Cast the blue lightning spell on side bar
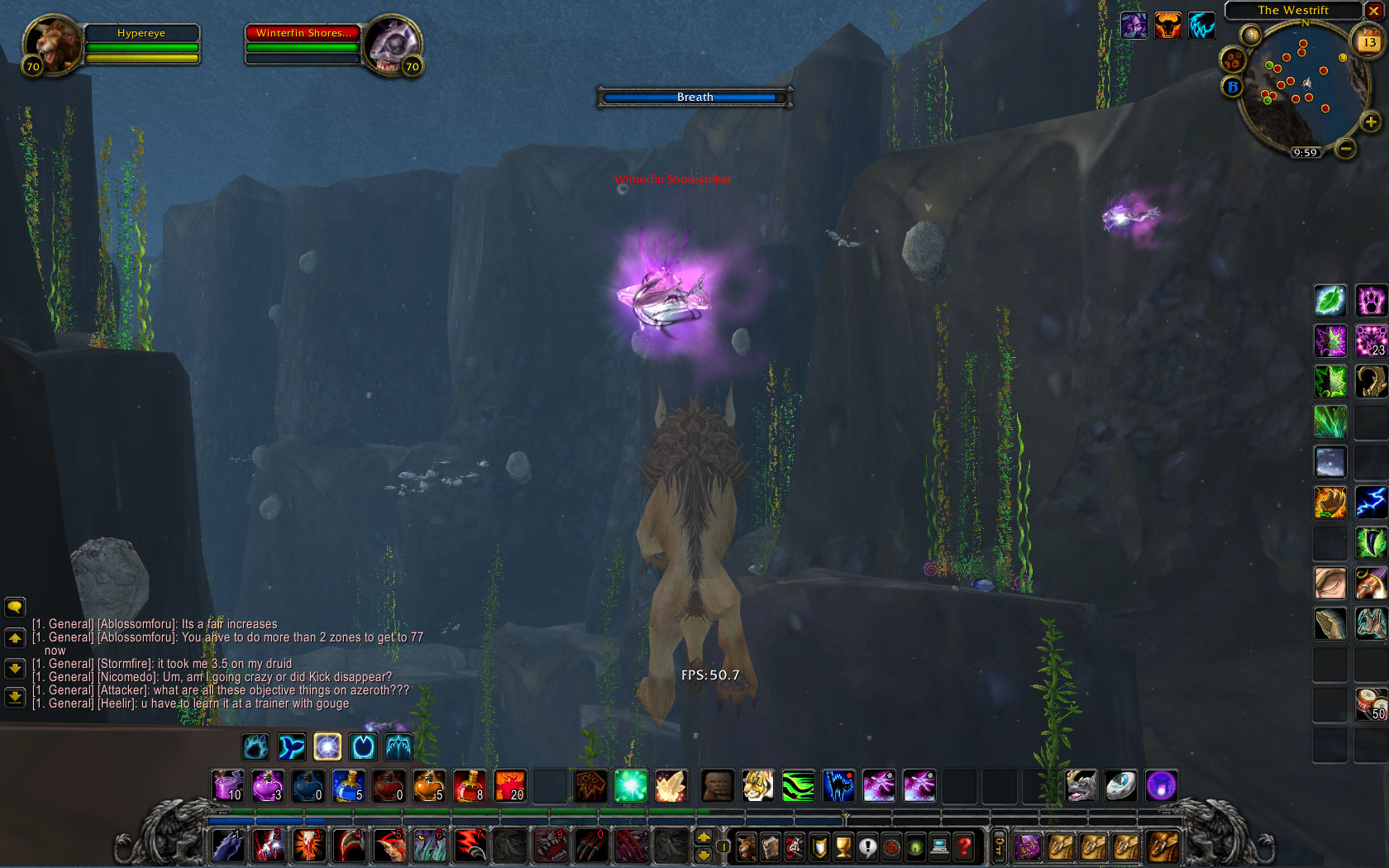This screenshot has height=868, width=1389. pyautogui.click(x=1370, y=503)
